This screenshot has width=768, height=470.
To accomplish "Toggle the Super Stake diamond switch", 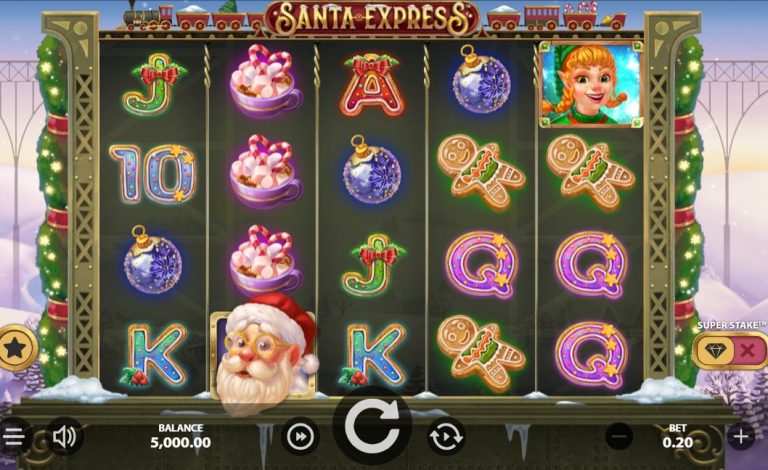I will point(731,350).
